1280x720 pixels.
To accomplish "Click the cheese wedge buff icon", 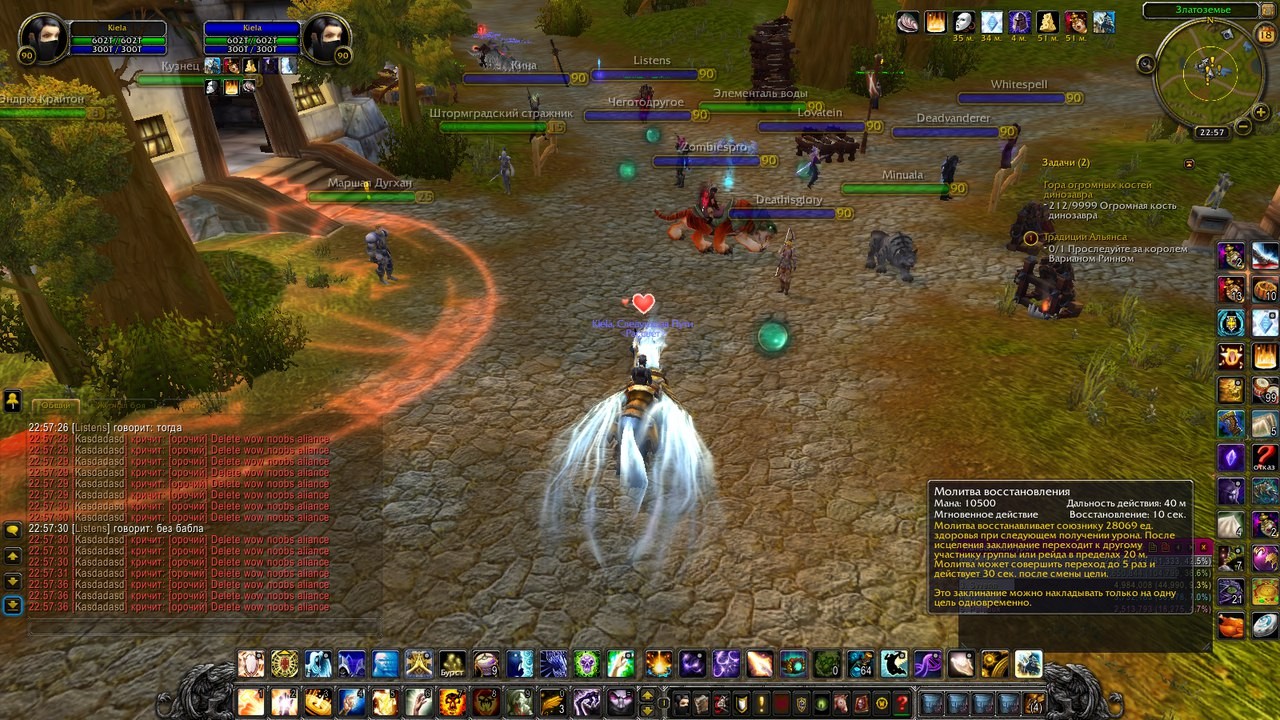I will pos(1047,22).
